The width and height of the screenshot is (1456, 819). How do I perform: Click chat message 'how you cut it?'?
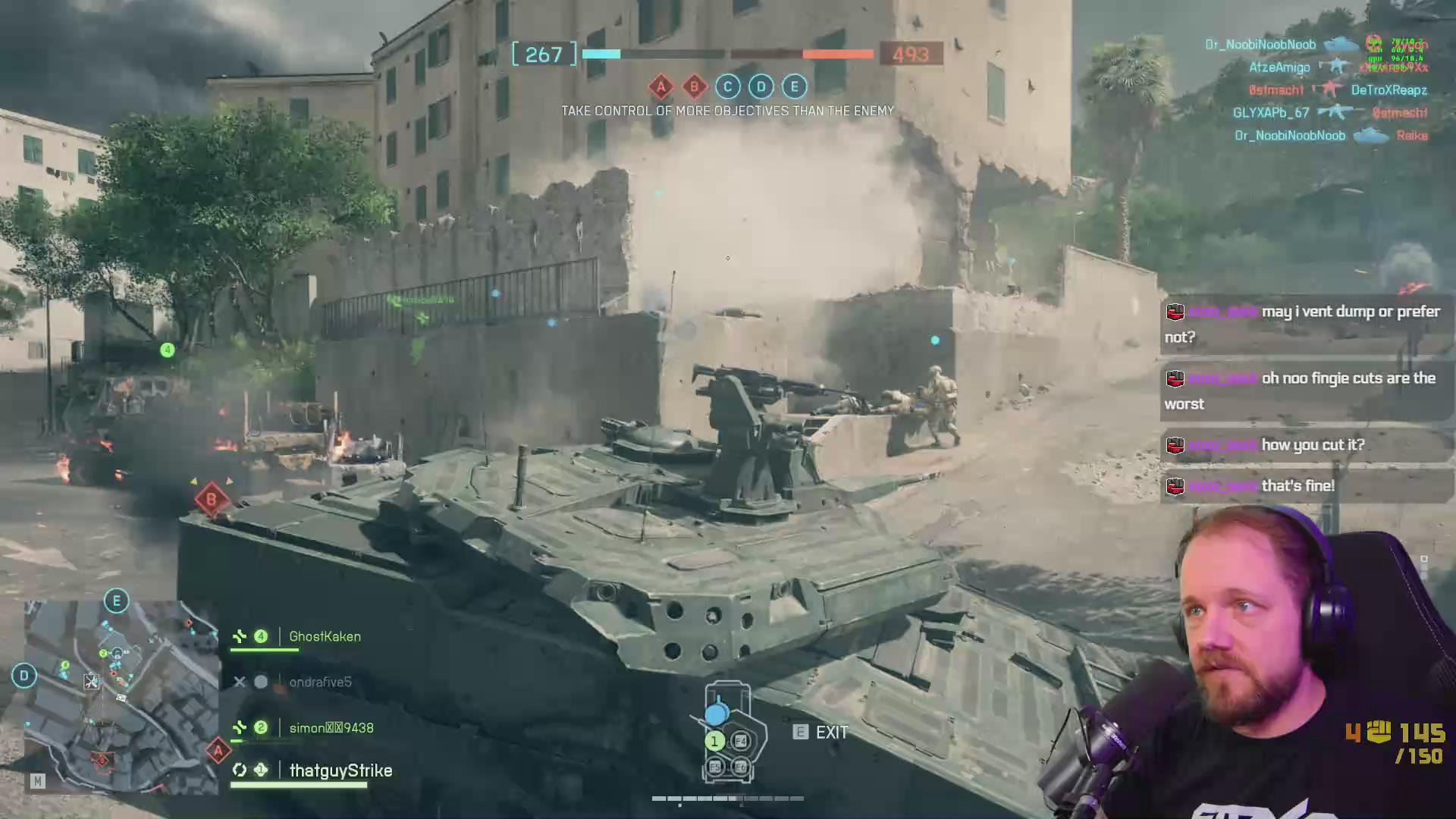tap(1312, 445)
